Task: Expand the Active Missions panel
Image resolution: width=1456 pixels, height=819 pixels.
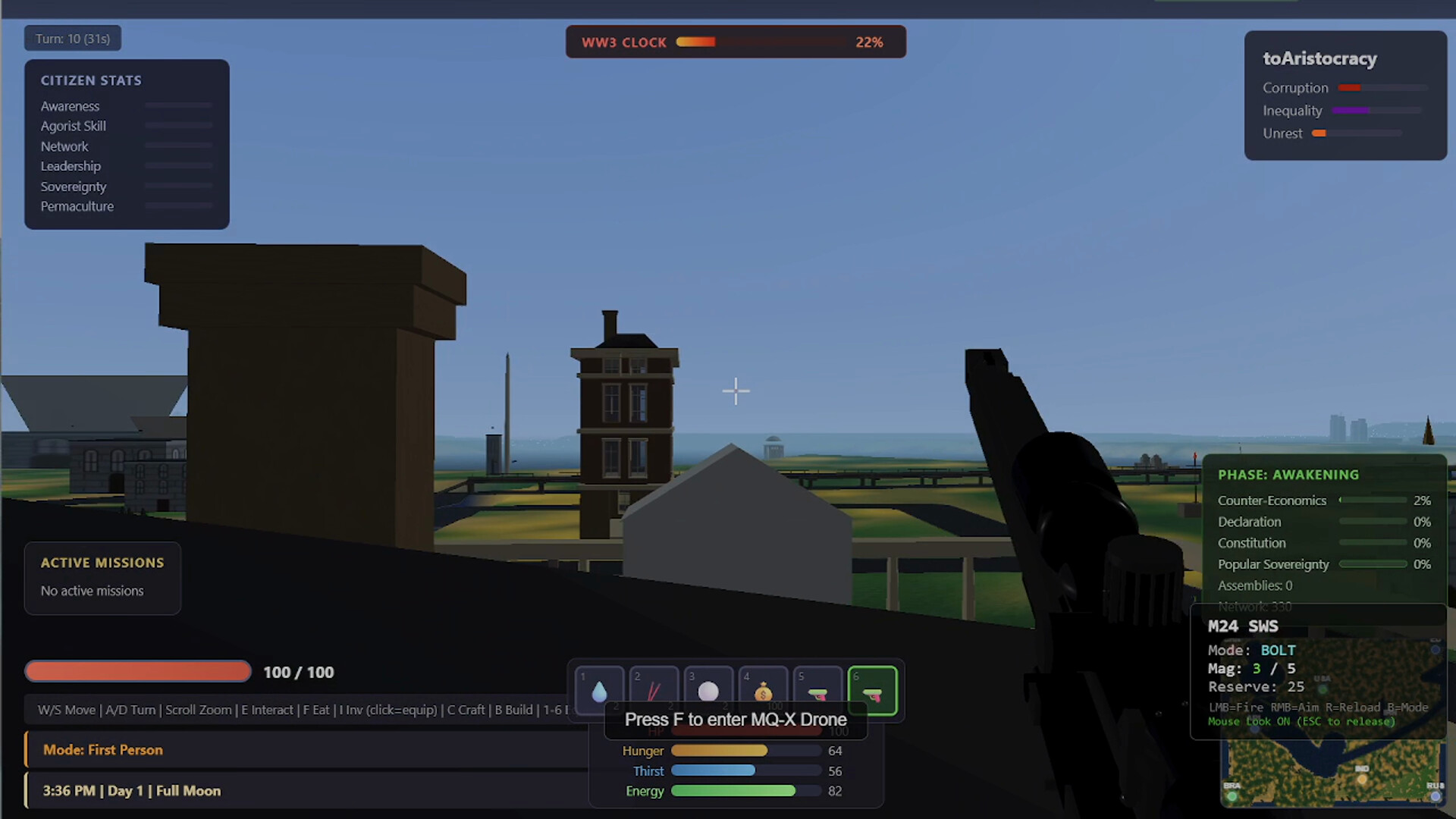Action: coord(102,563)
